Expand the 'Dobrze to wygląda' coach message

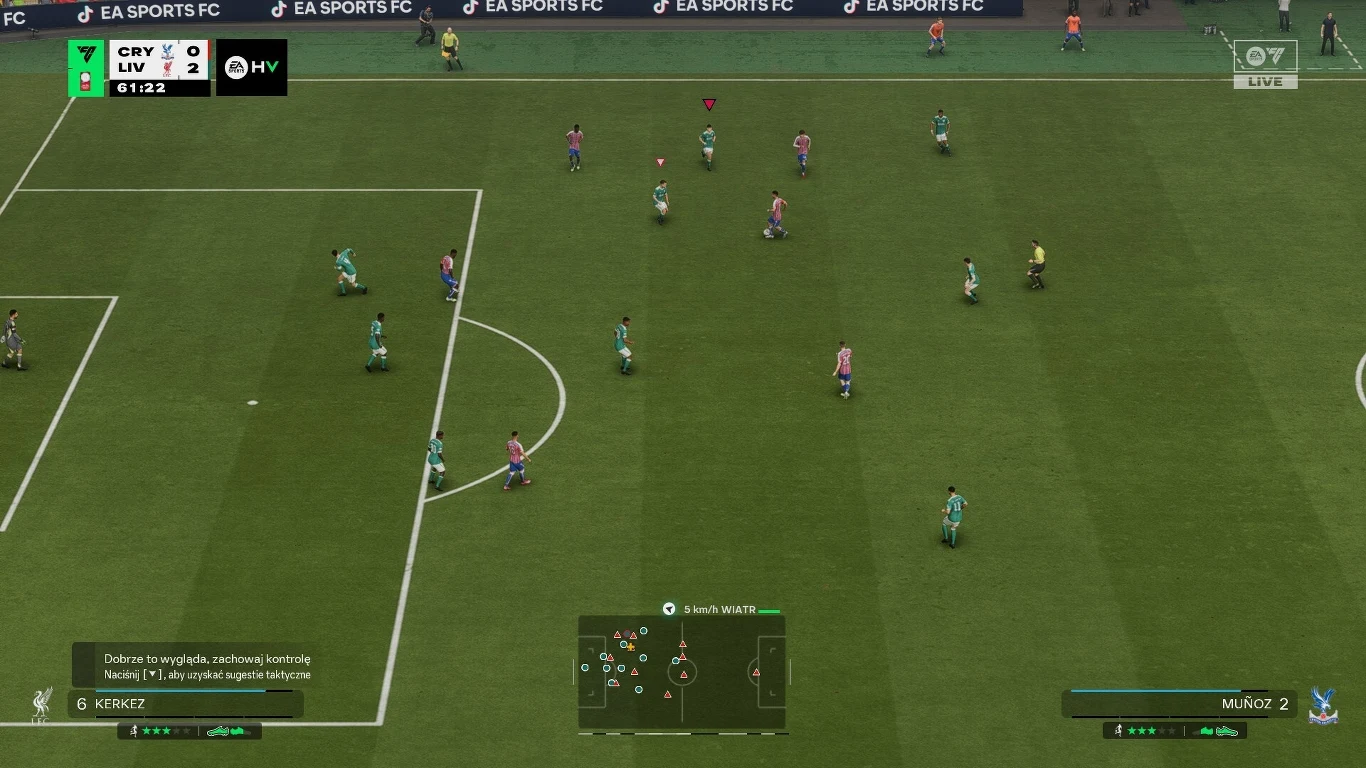(x=205, y=659)
